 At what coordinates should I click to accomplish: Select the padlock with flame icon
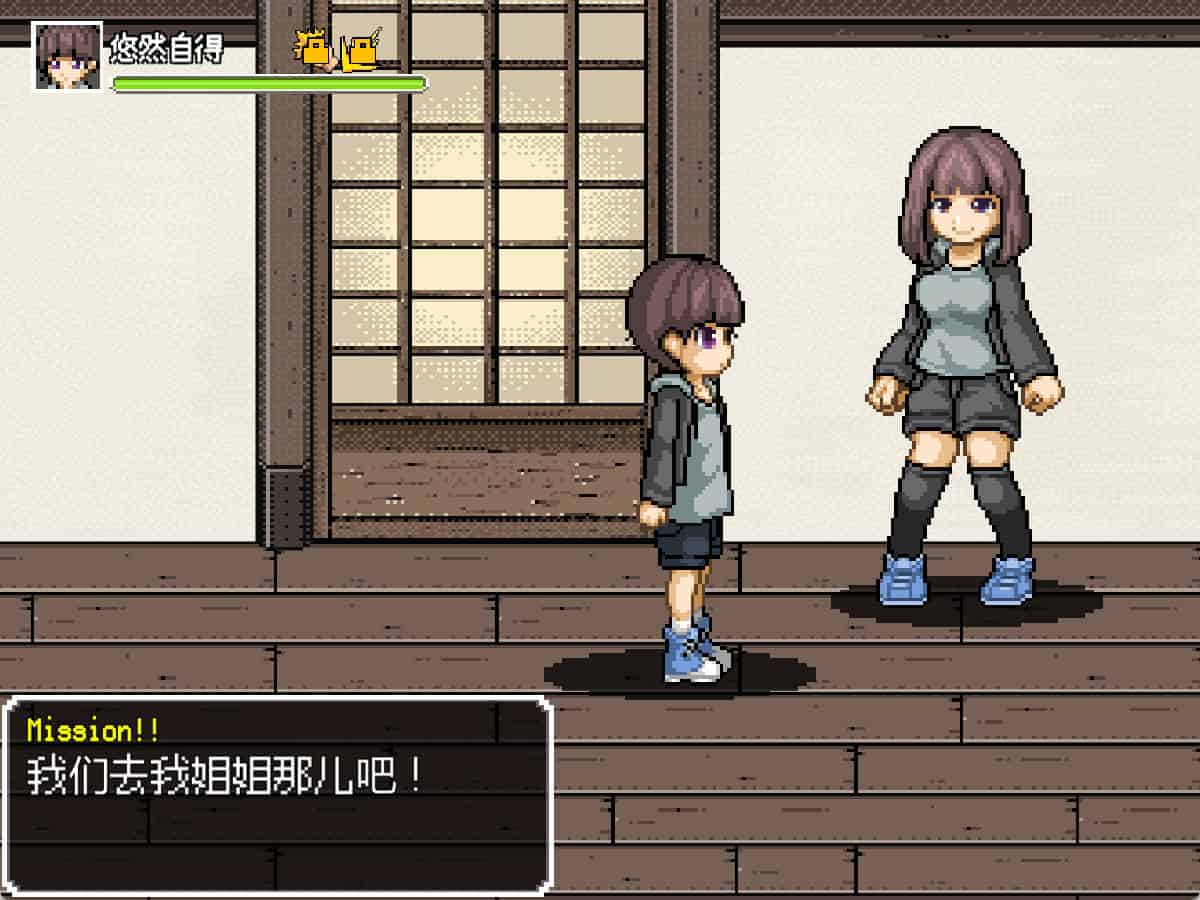[314, 50]
